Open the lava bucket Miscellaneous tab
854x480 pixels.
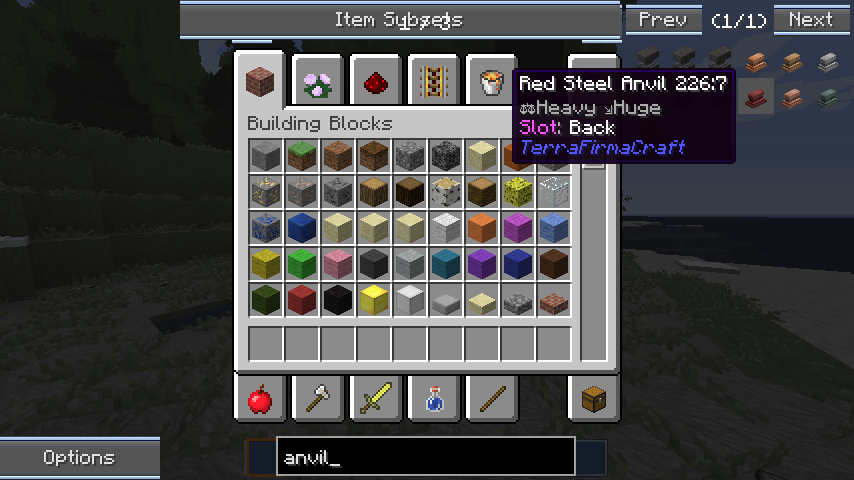[x=490, y=82]
